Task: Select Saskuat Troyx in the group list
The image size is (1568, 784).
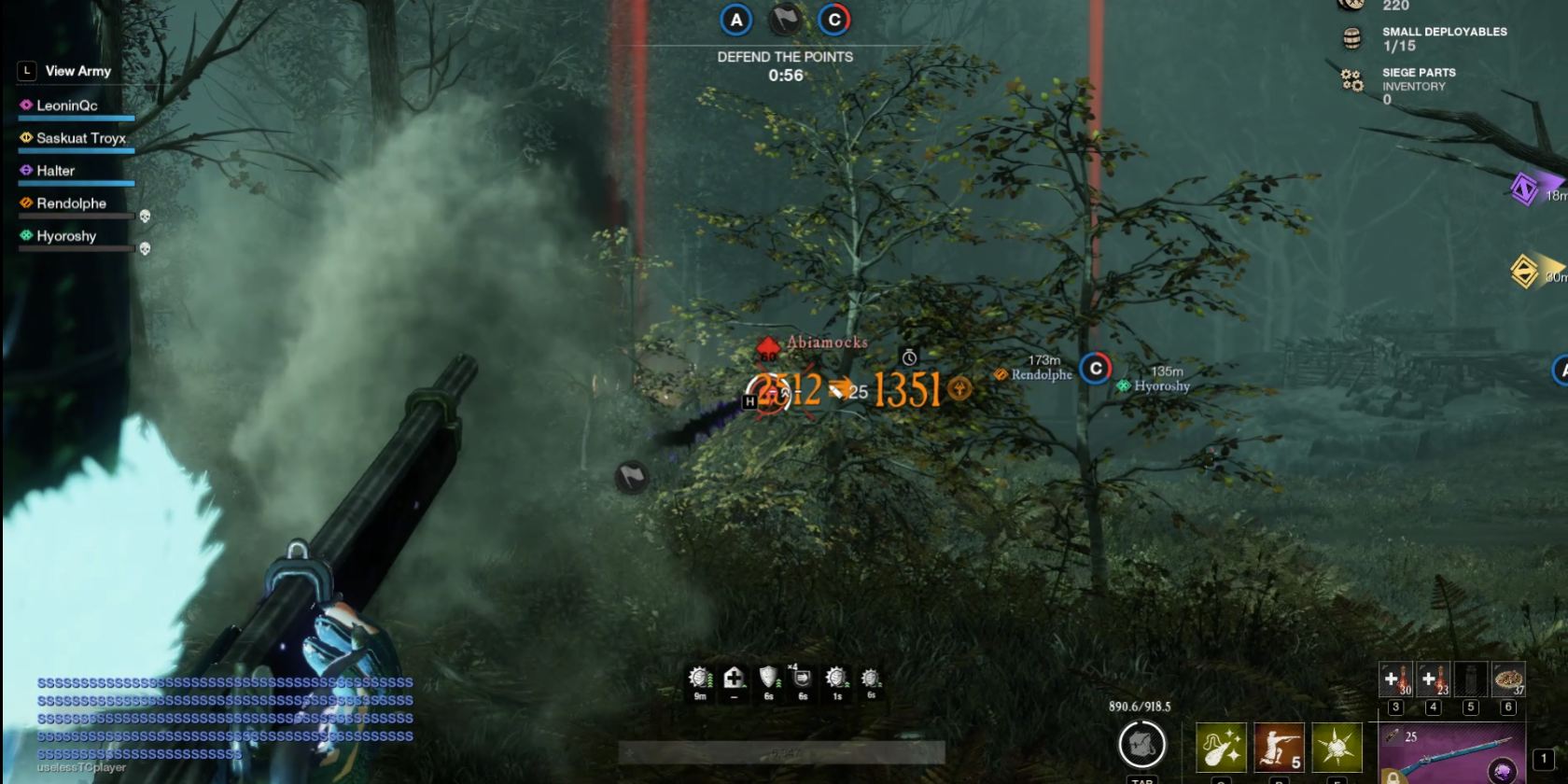Action: (80, 138)
